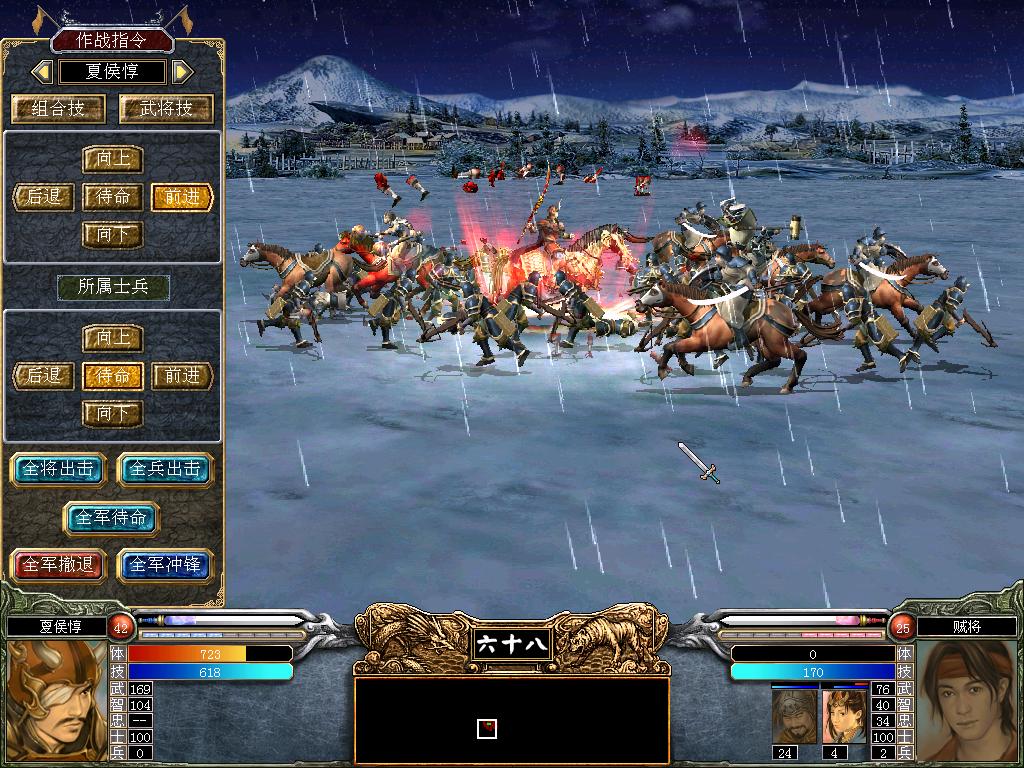
Task: Order the general to retreat with 后退
Action: [x=44, y=197]
